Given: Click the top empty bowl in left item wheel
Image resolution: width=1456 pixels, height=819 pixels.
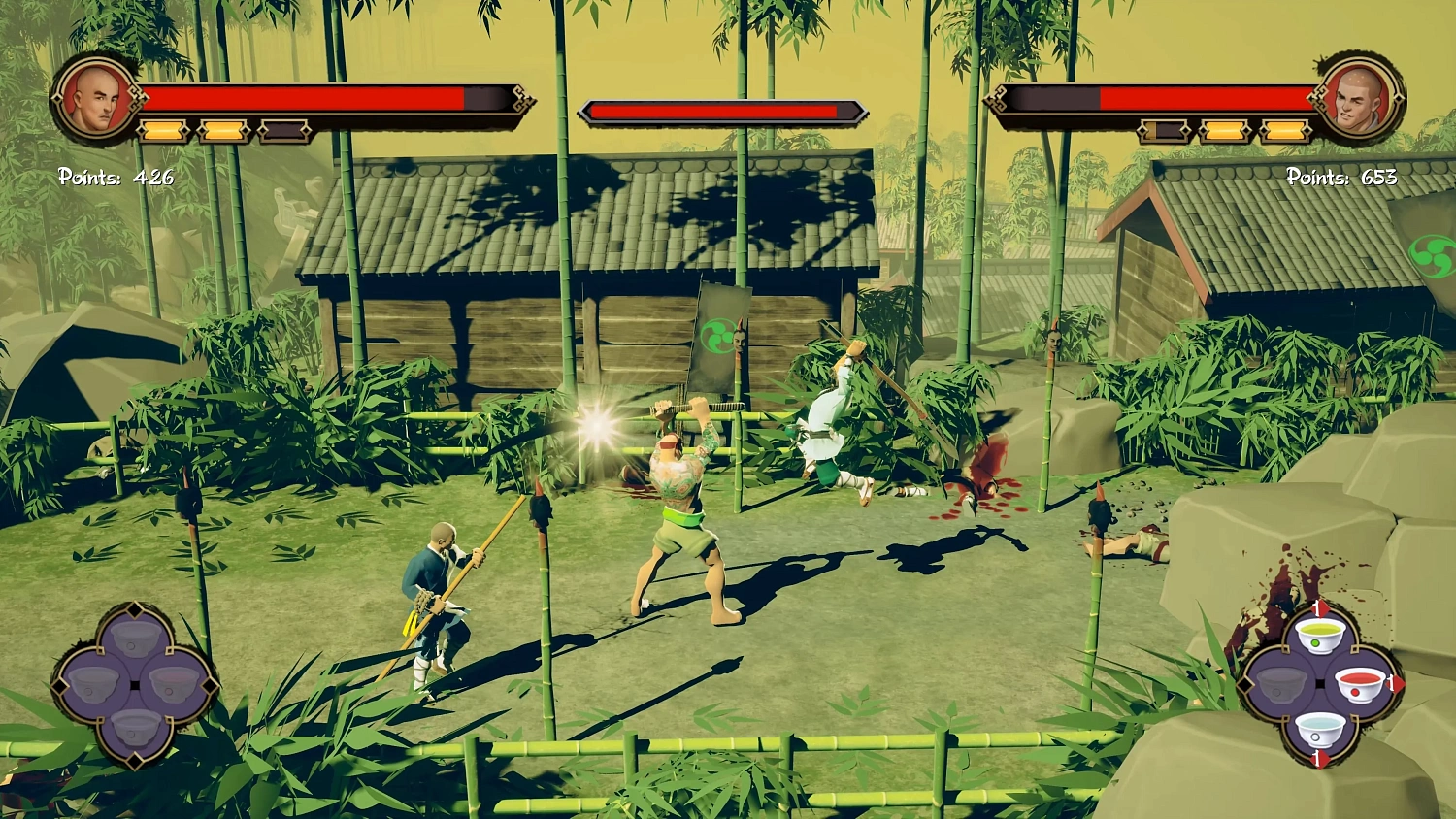Looking at the screenshot, I should tap(134, 638).
